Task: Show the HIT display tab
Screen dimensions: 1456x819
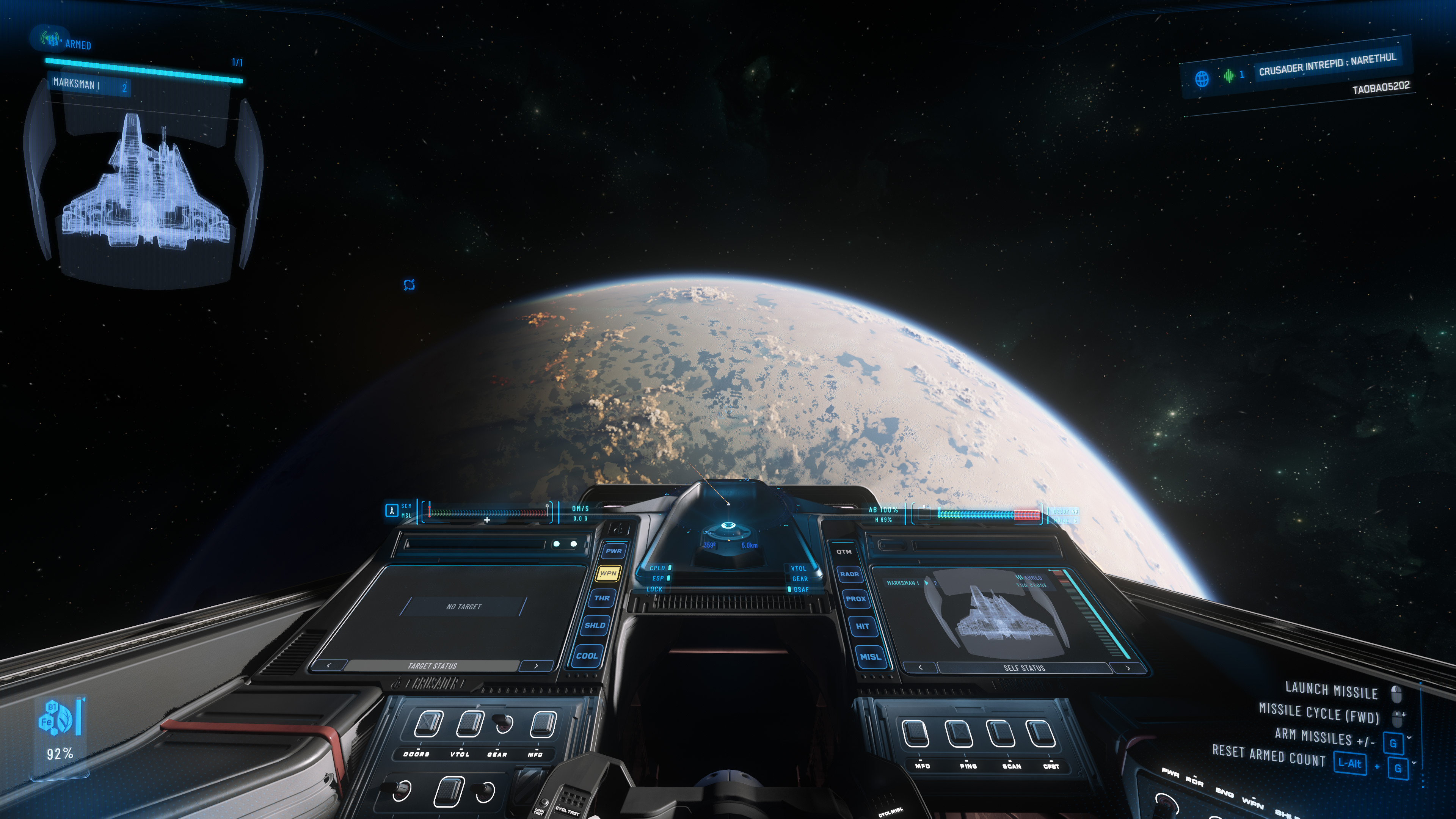Action: (x=863, y=626)
